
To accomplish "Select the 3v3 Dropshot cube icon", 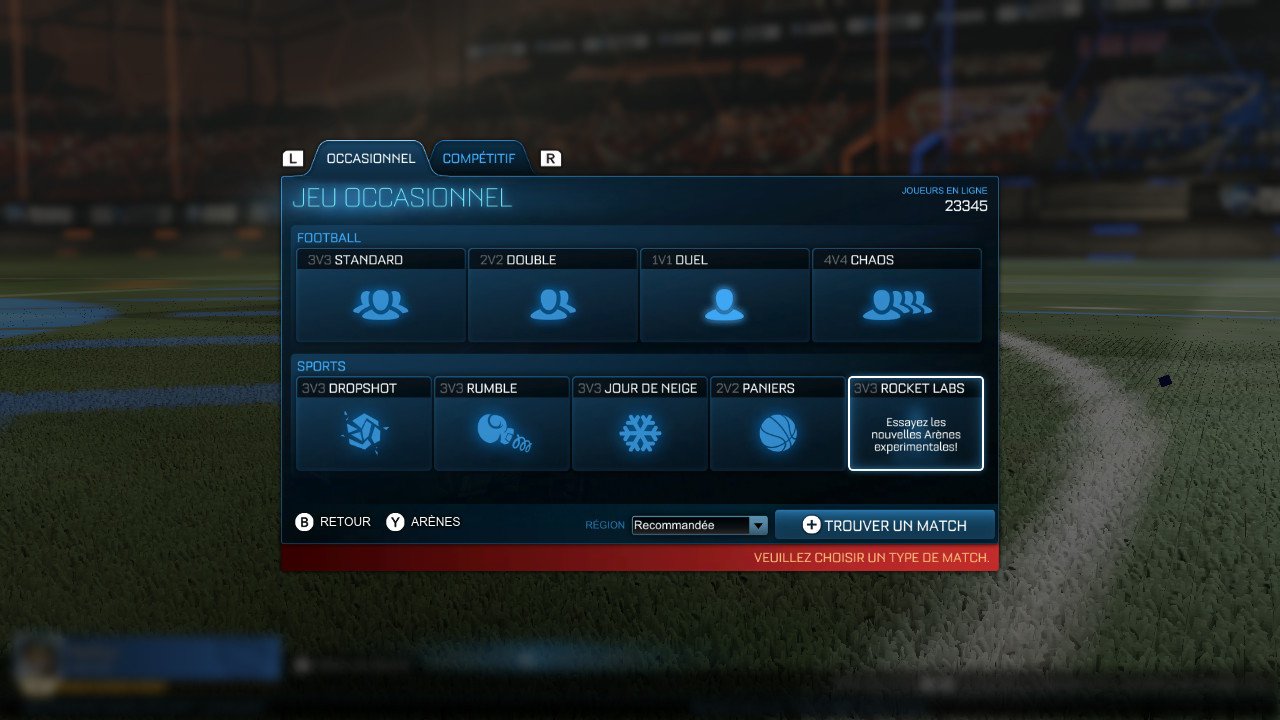I will click(x=363, y=432).
